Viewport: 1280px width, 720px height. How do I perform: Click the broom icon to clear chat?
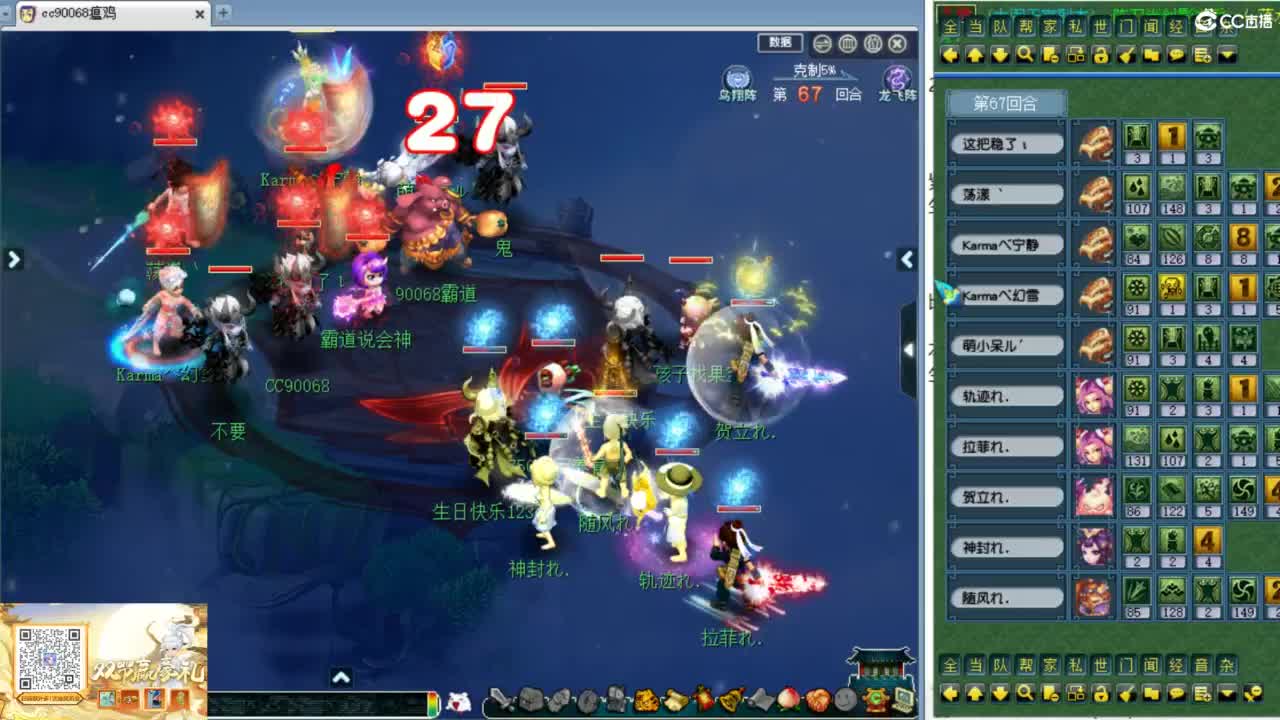pos(1126,55)
